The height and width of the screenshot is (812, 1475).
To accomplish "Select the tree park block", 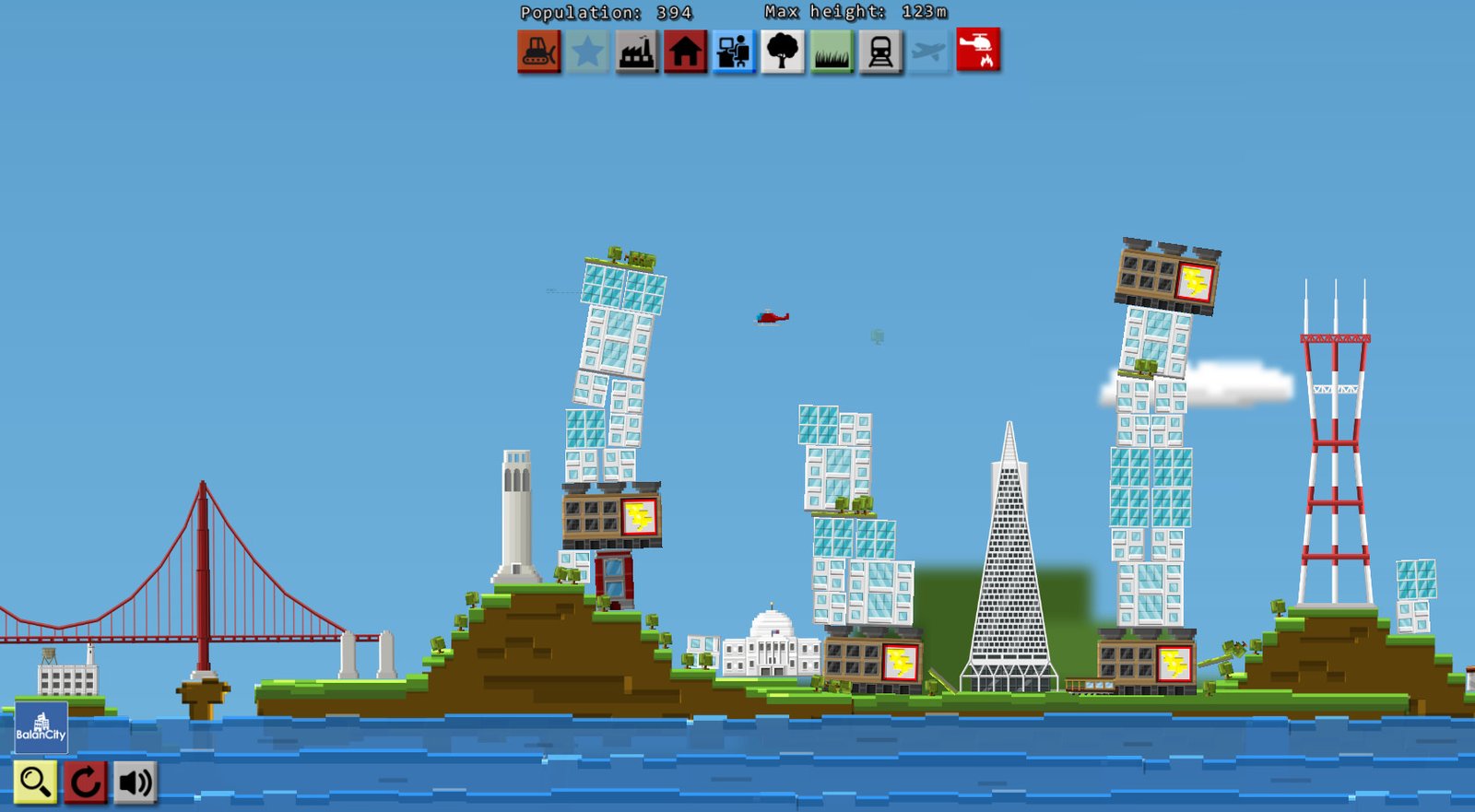I will (x=783, y=52).
